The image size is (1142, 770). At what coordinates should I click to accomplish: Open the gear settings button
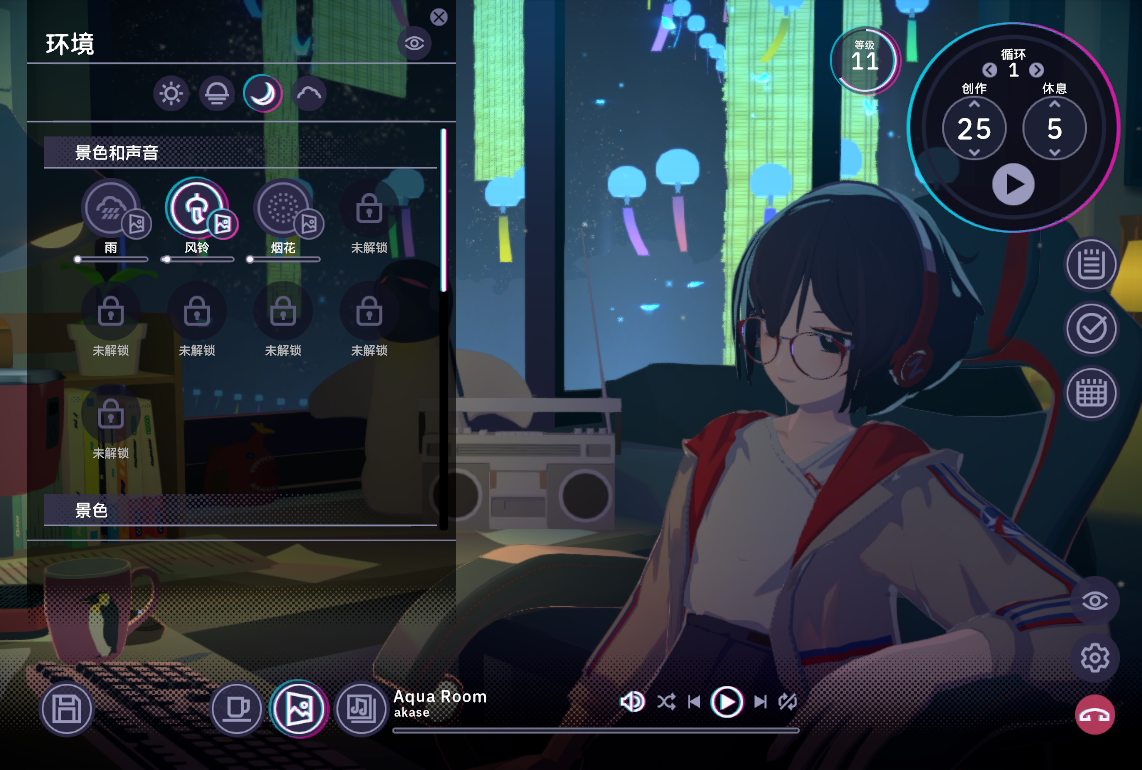(x=1095, y=658)
